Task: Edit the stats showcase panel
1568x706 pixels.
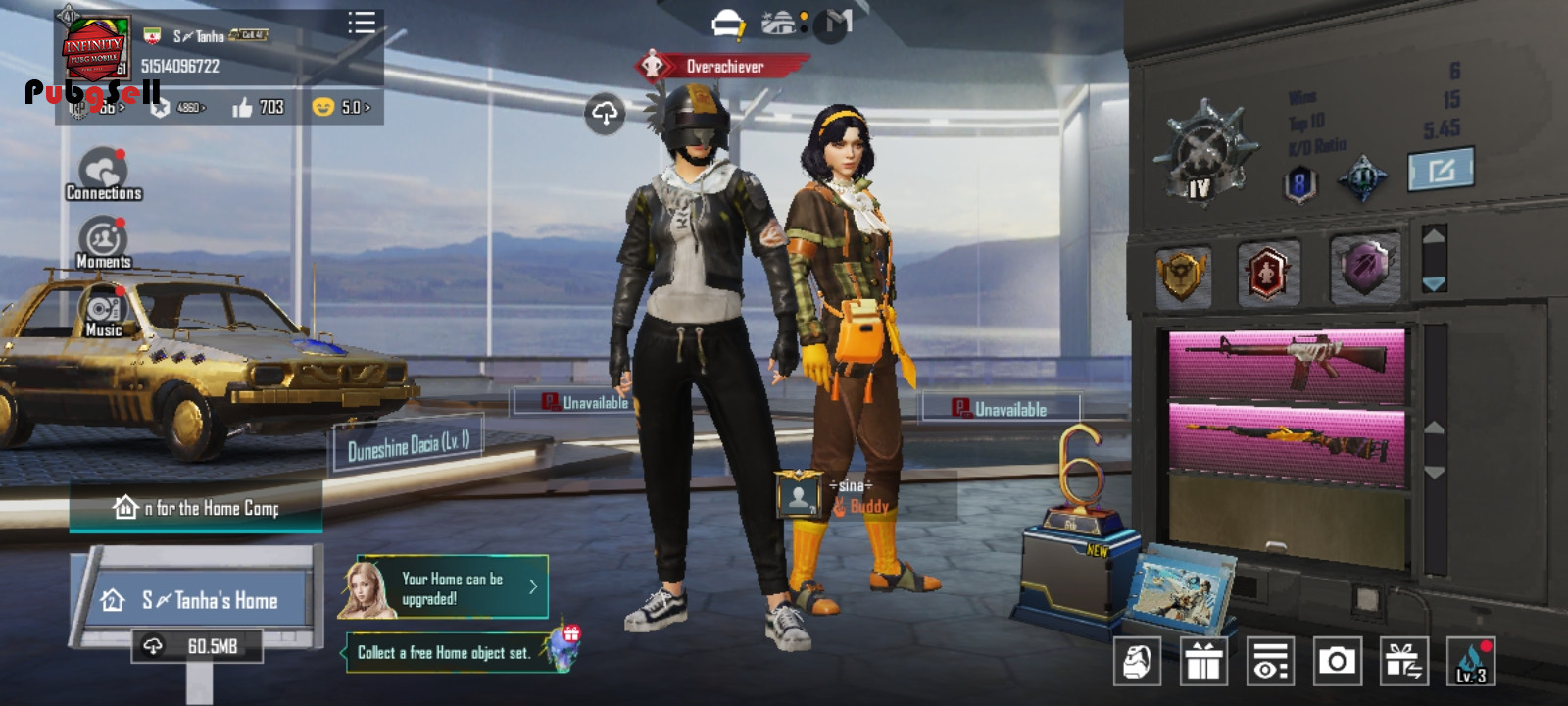Action: (1441, 171)
